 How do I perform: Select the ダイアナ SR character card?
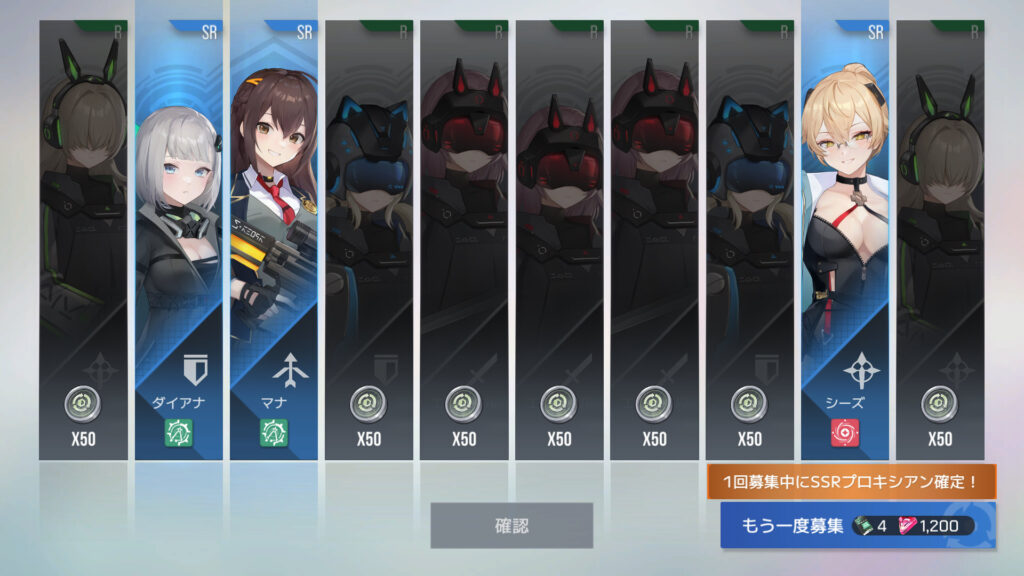coord(178,240)
